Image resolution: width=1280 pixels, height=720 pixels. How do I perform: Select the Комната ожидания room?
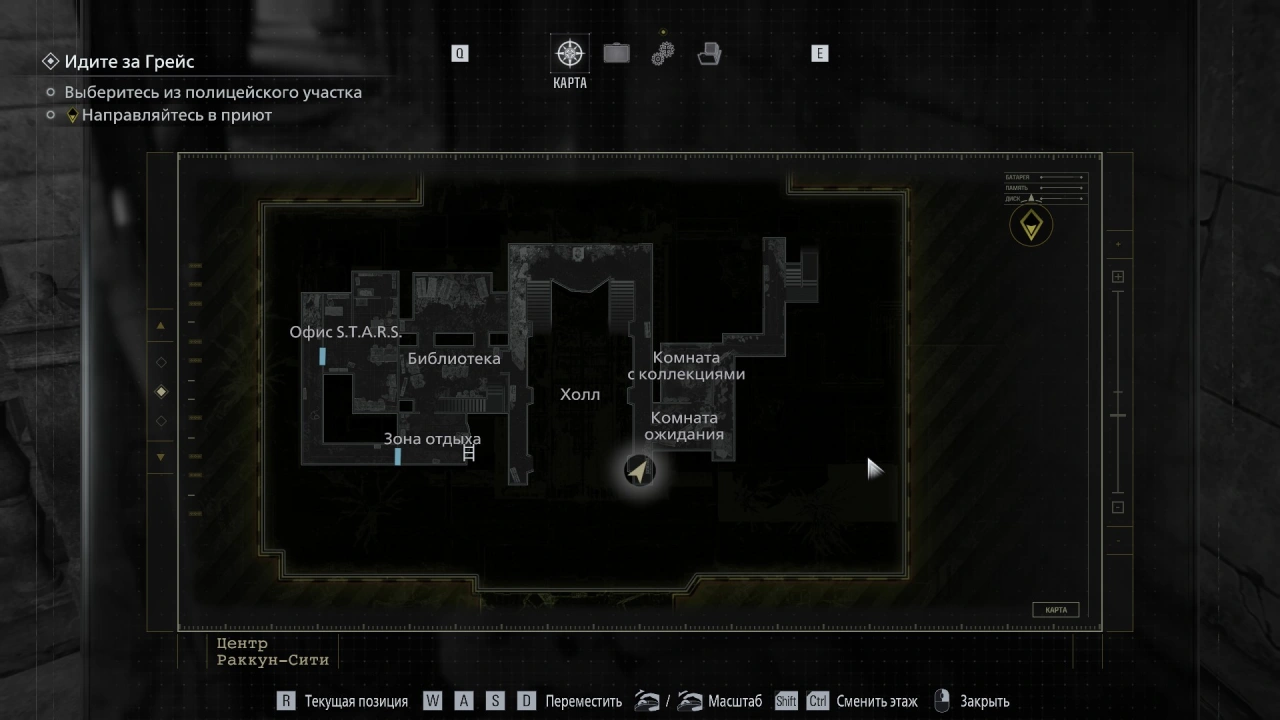(684, 426)
